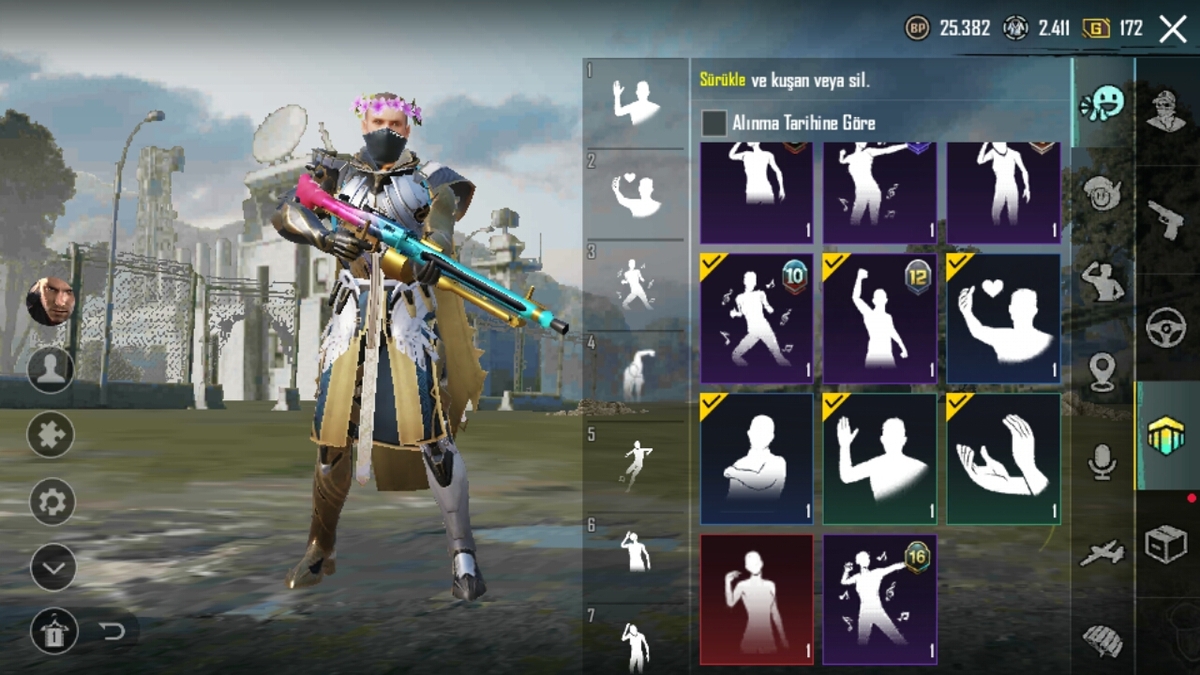The image size is (1200, 675).
Task: Select the emote with level 12 badge
Action: [x=879, y=318]
